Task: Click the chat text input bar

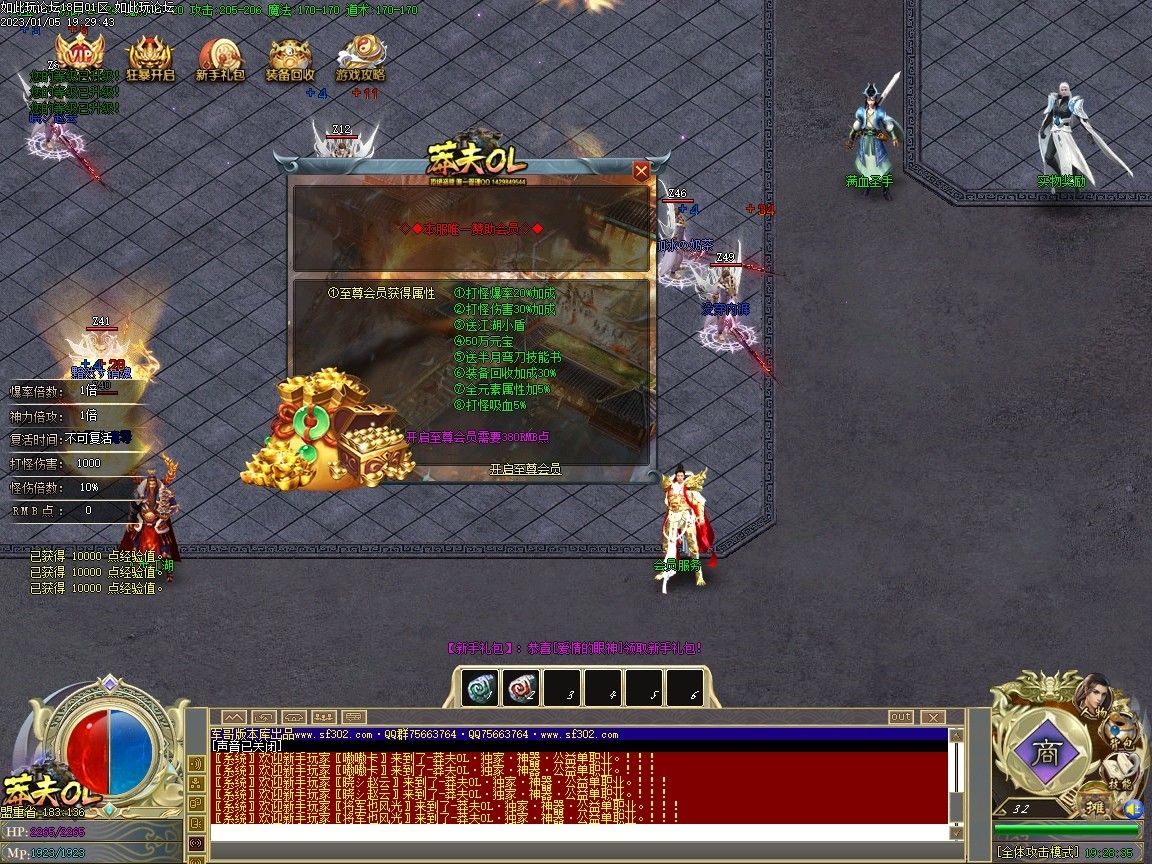Action: (x=580, y=832)
